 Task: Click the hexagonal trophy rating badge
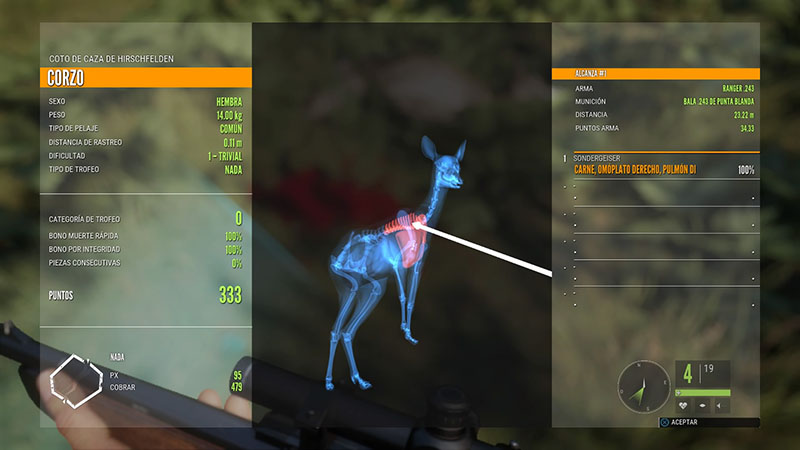click(x=76, y=378)
